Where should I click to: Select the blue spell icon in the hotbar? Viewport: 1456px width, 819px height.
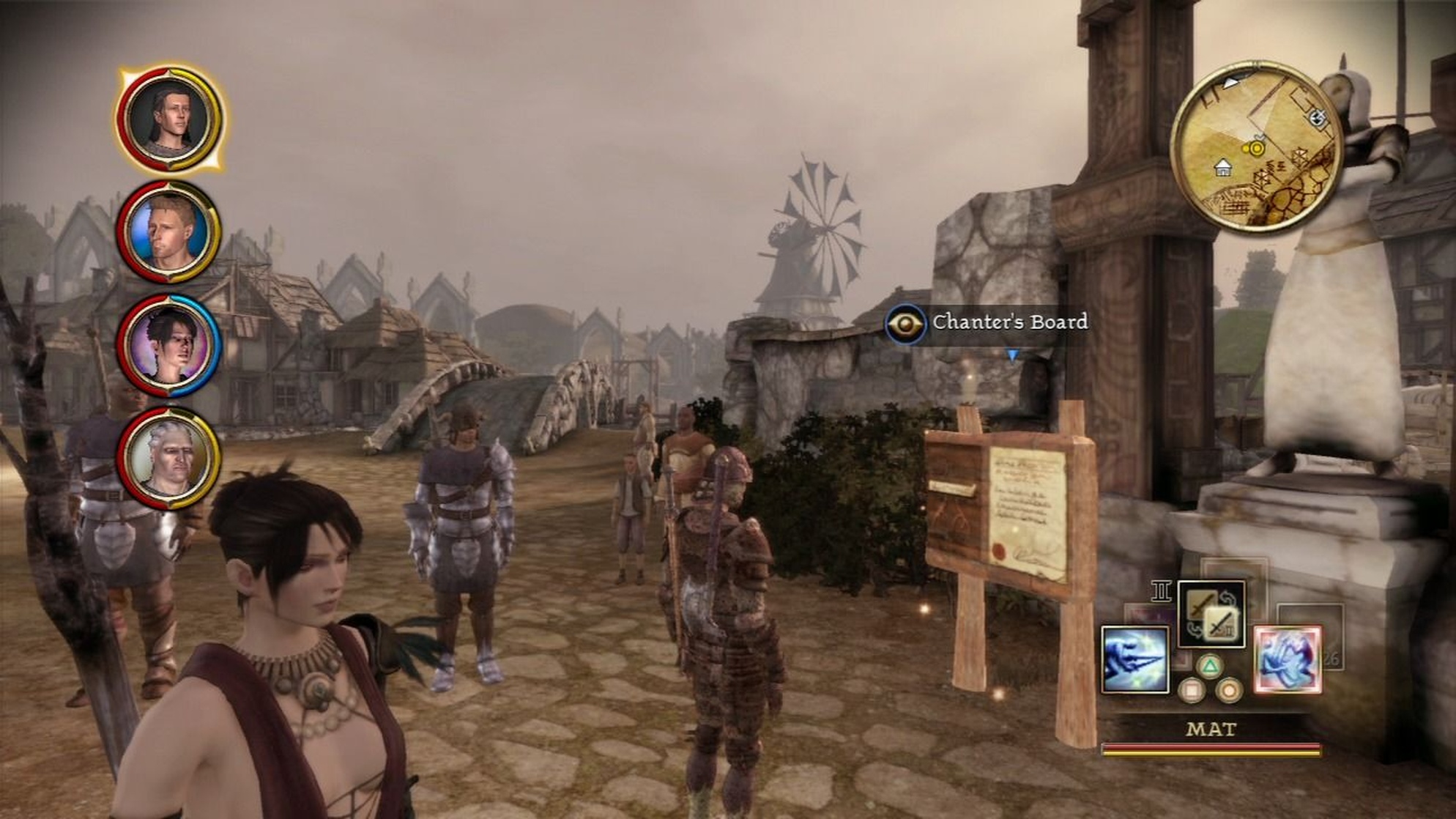point(1134,659)
